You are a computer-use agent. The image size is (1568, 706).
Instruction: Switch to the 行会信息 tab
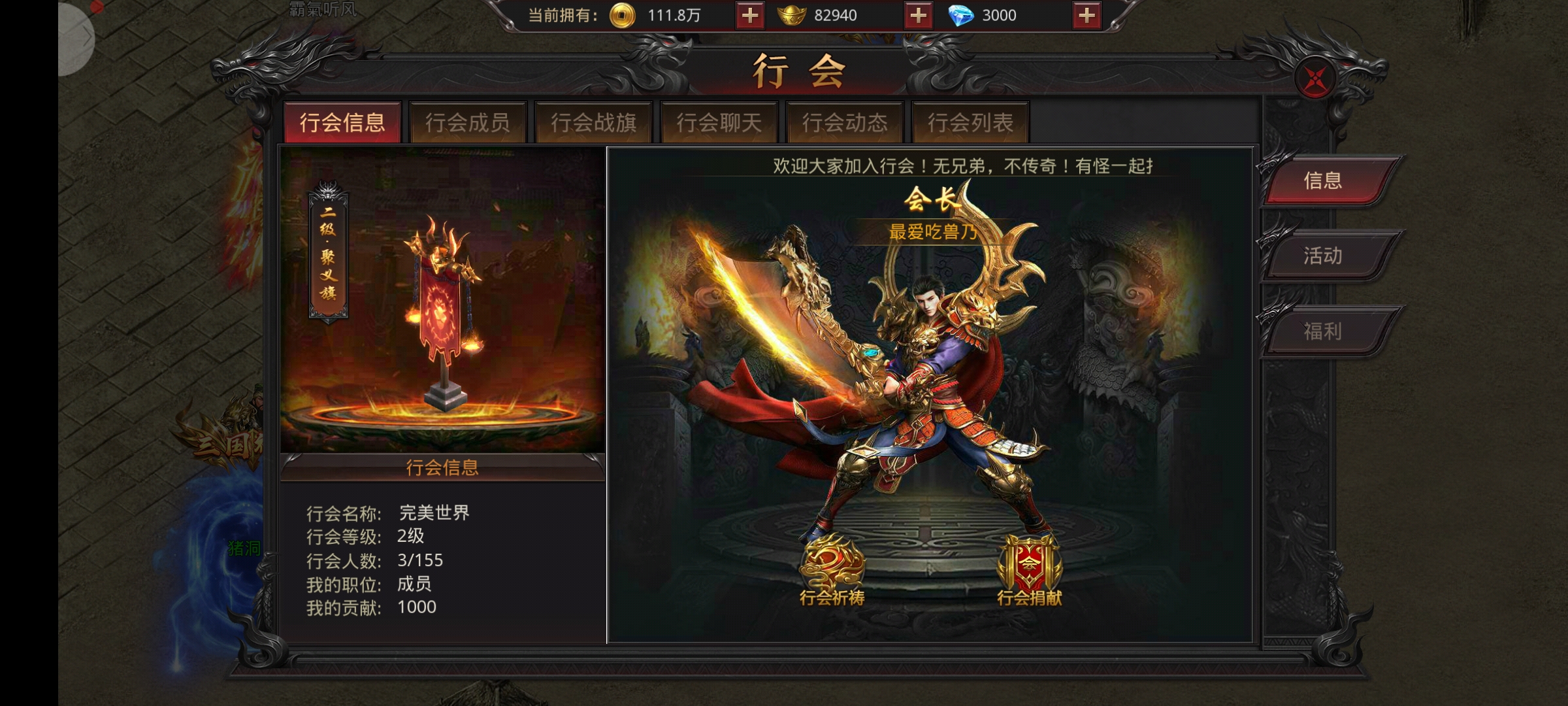click(342, 122)
